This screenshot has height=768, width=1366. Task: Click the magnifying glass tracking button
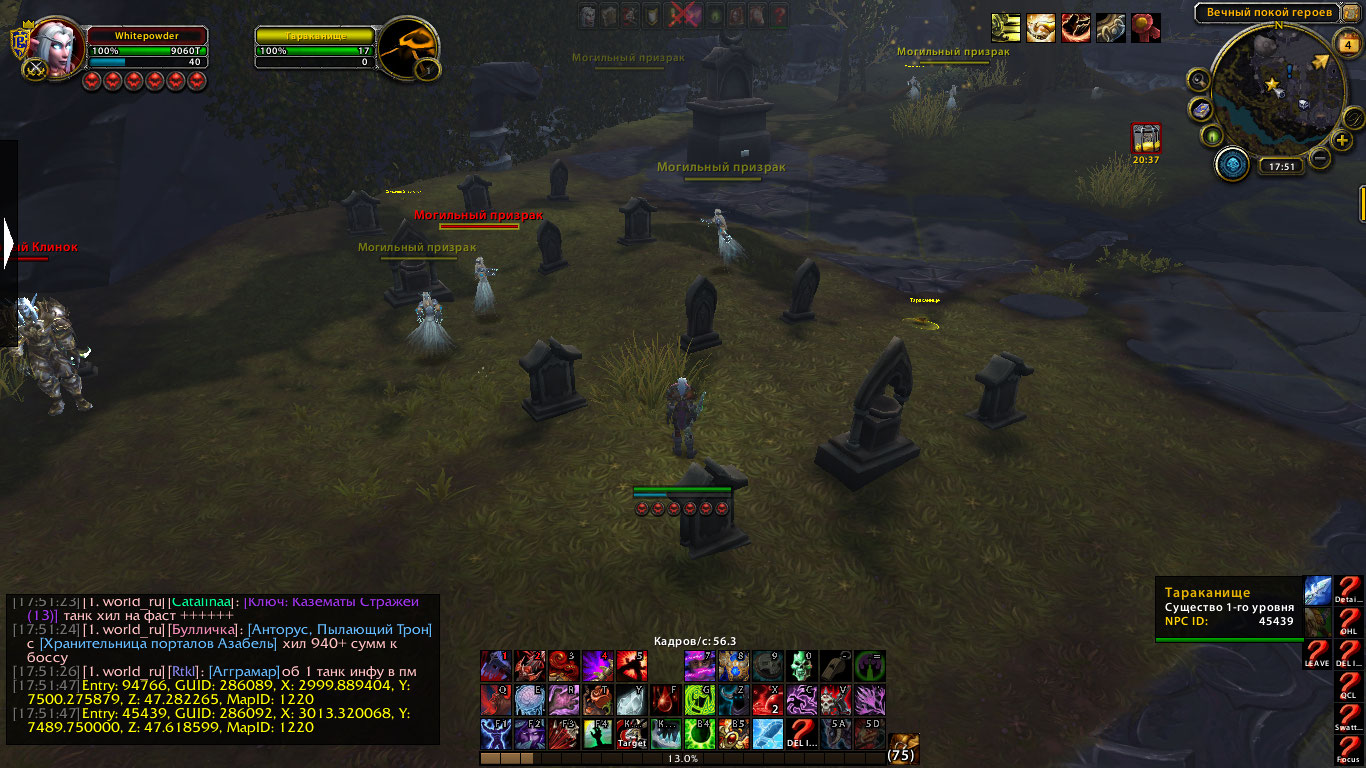1199,79
